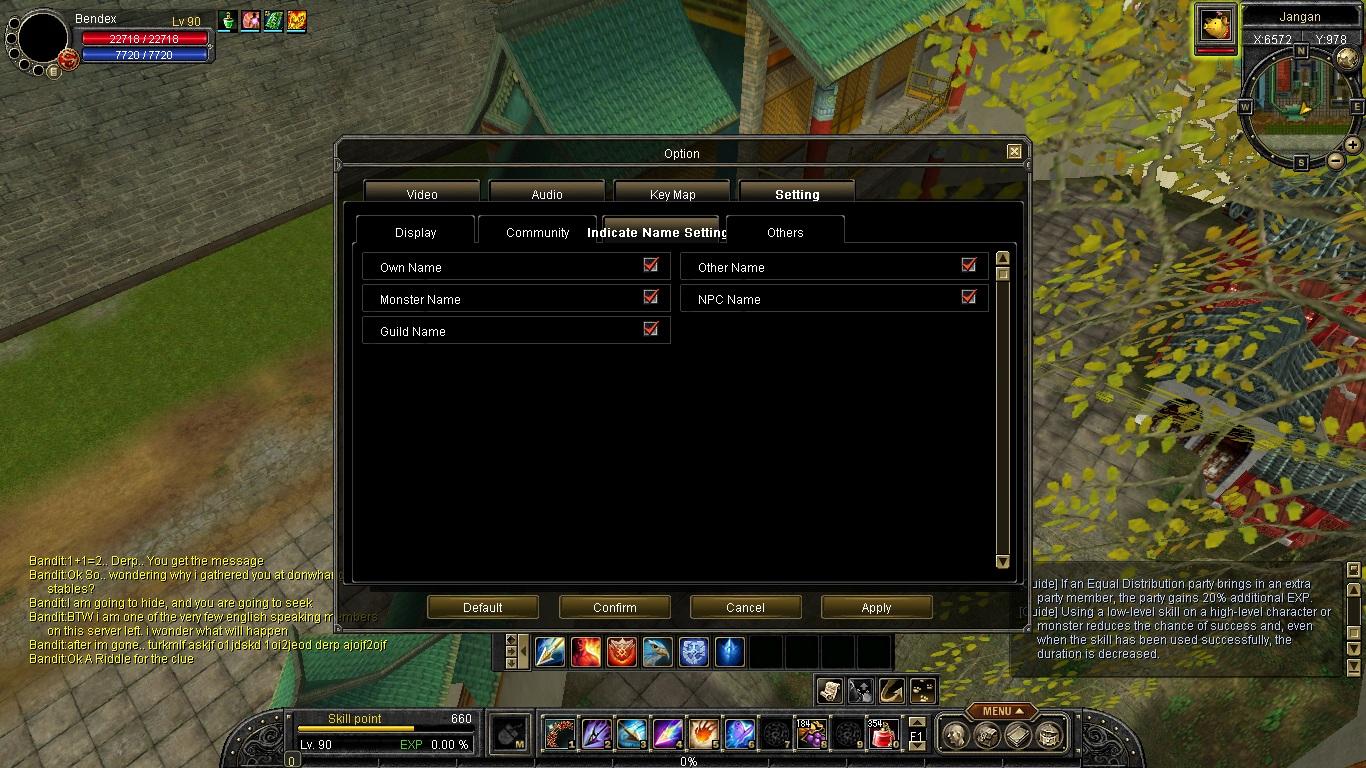Expand the MENU button

coord(1001,711)
